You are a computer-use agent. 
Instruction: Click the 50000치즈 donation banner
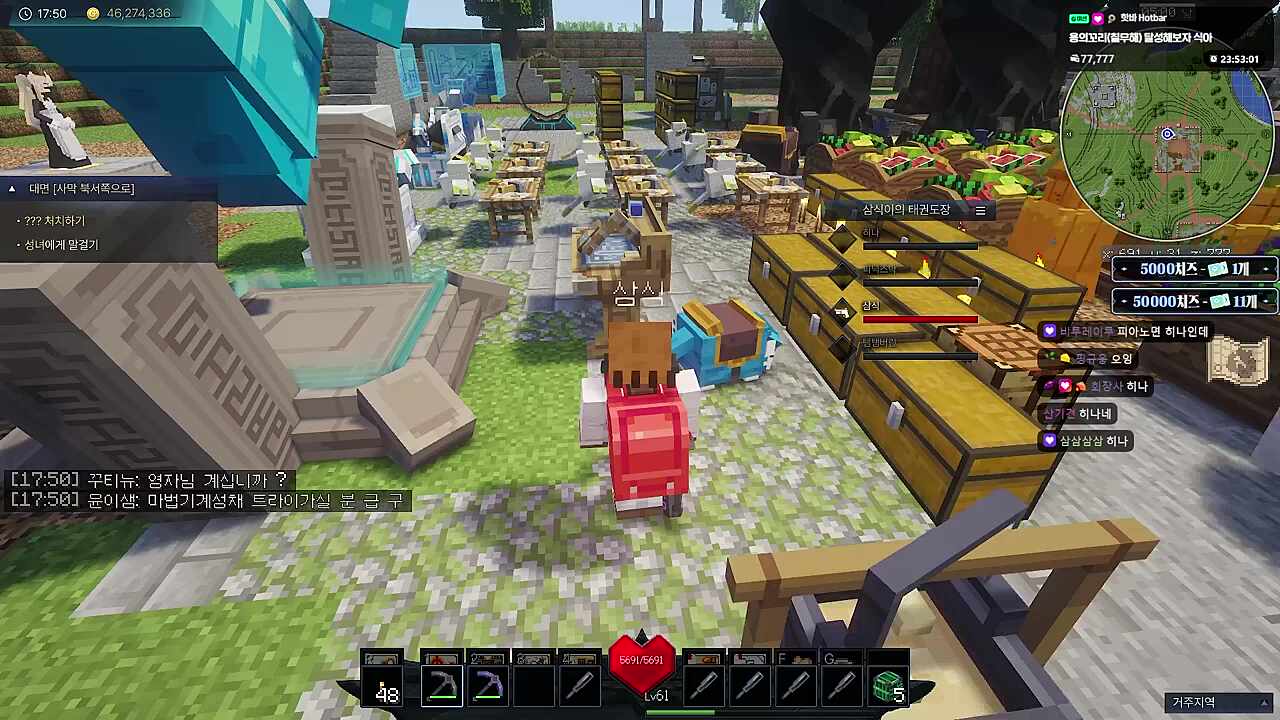1194,301
